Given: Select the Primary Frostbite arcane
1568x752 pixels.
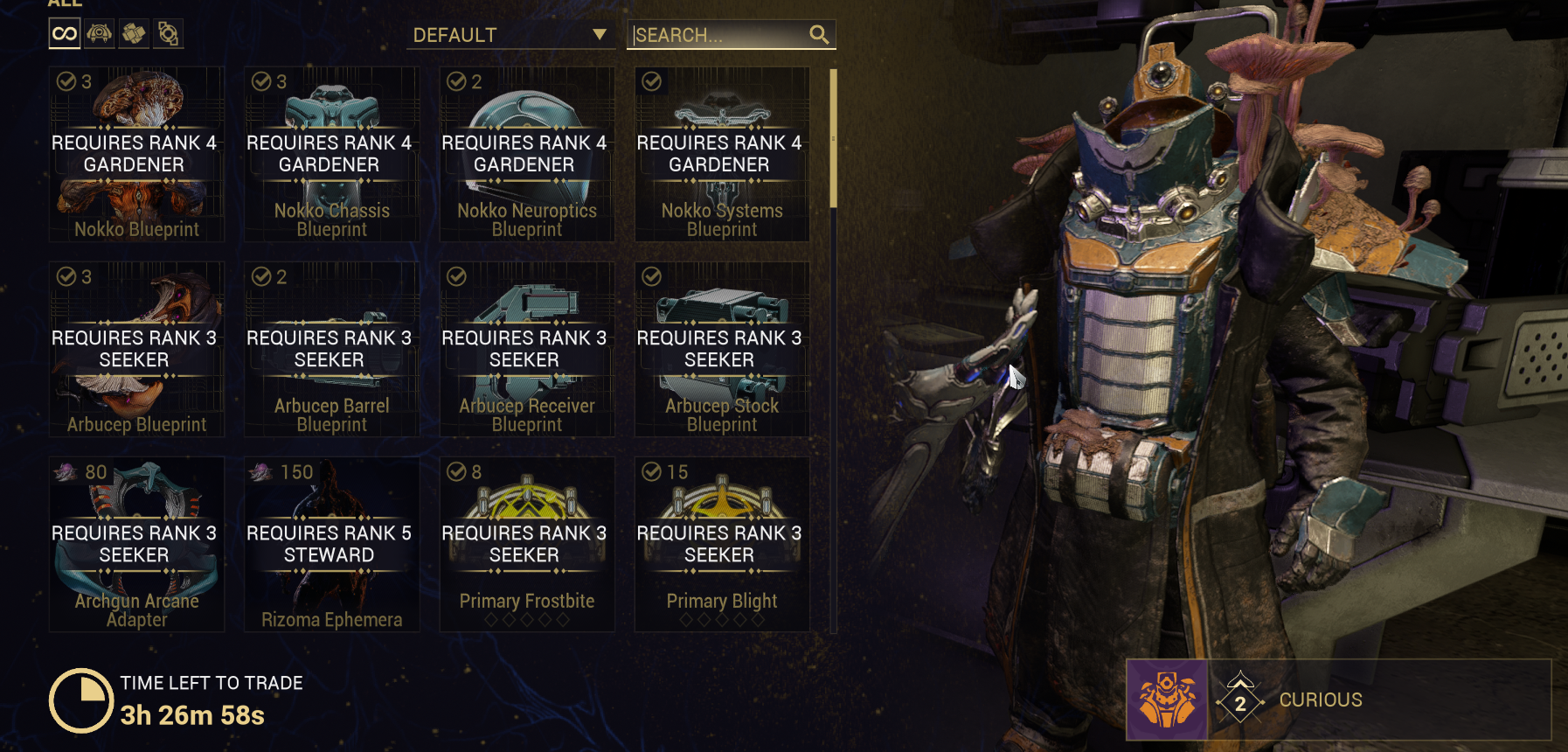Looking at the screenshot, I should point(526,544).
